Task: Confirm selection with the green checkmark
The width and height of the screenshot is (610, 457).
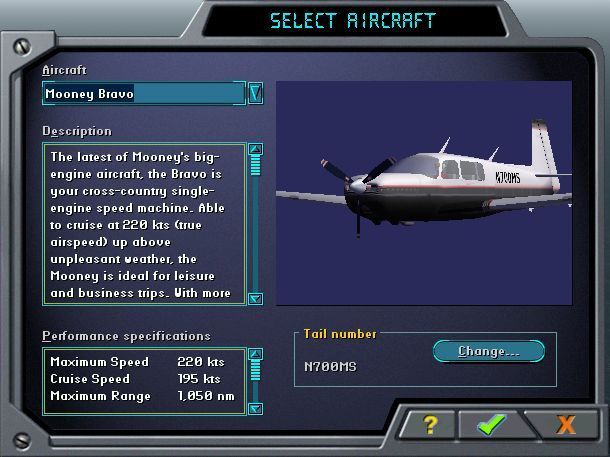Action: tap(491, 424)
